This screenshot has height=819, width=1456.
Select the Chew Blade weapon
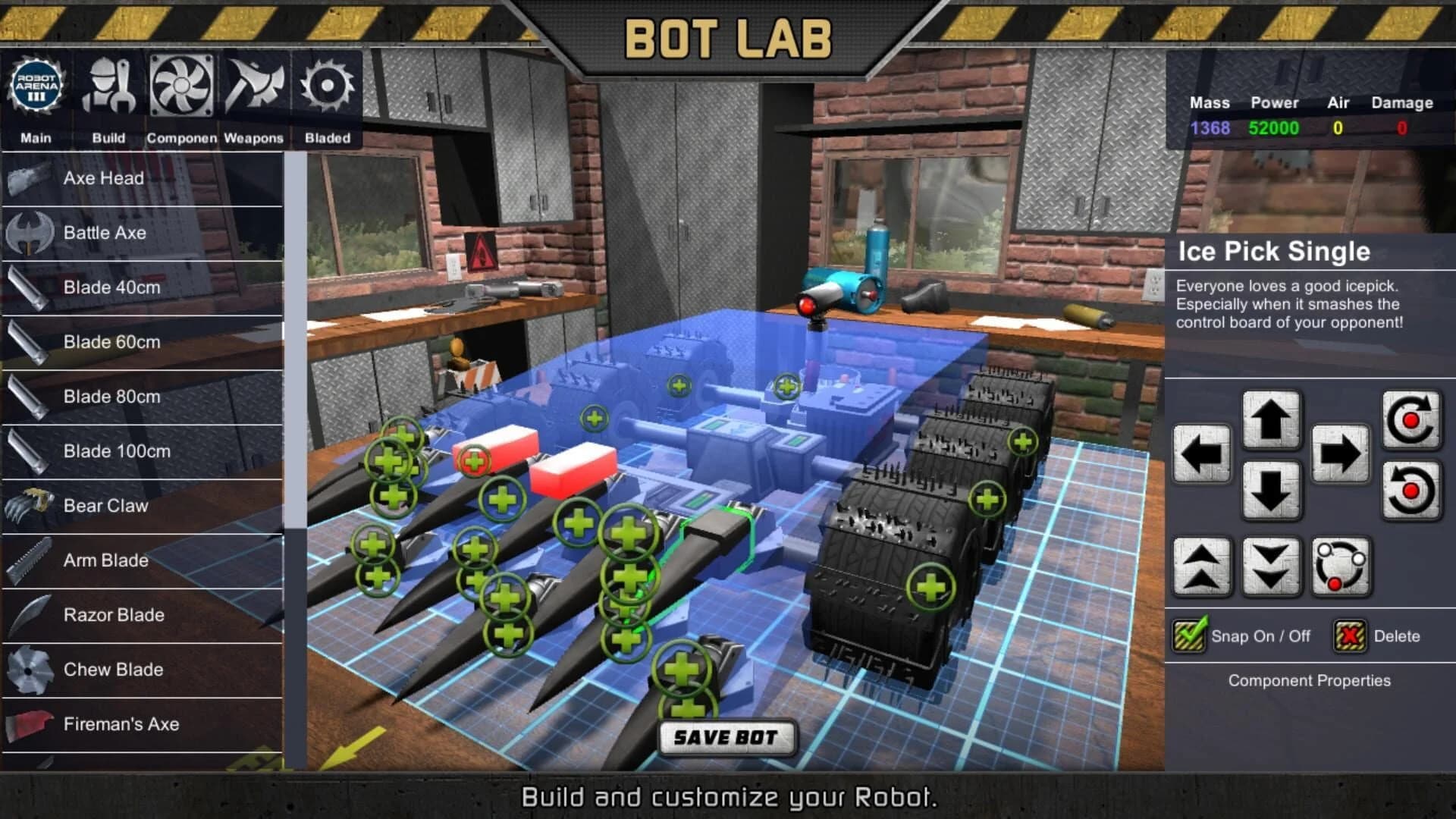click(x=114, y=670)
